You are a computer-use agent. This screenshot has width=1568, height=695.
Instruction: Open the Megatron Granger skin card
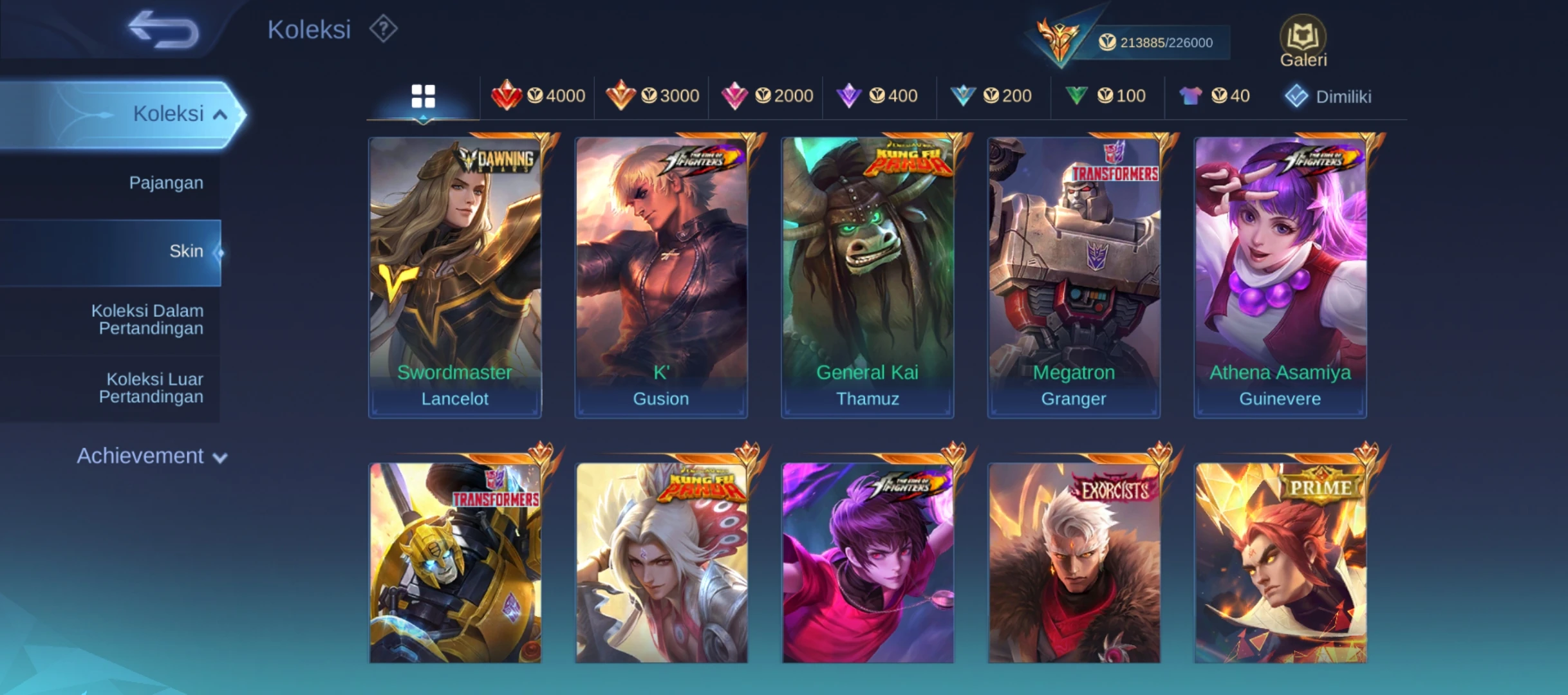[x=1074, y=277]
